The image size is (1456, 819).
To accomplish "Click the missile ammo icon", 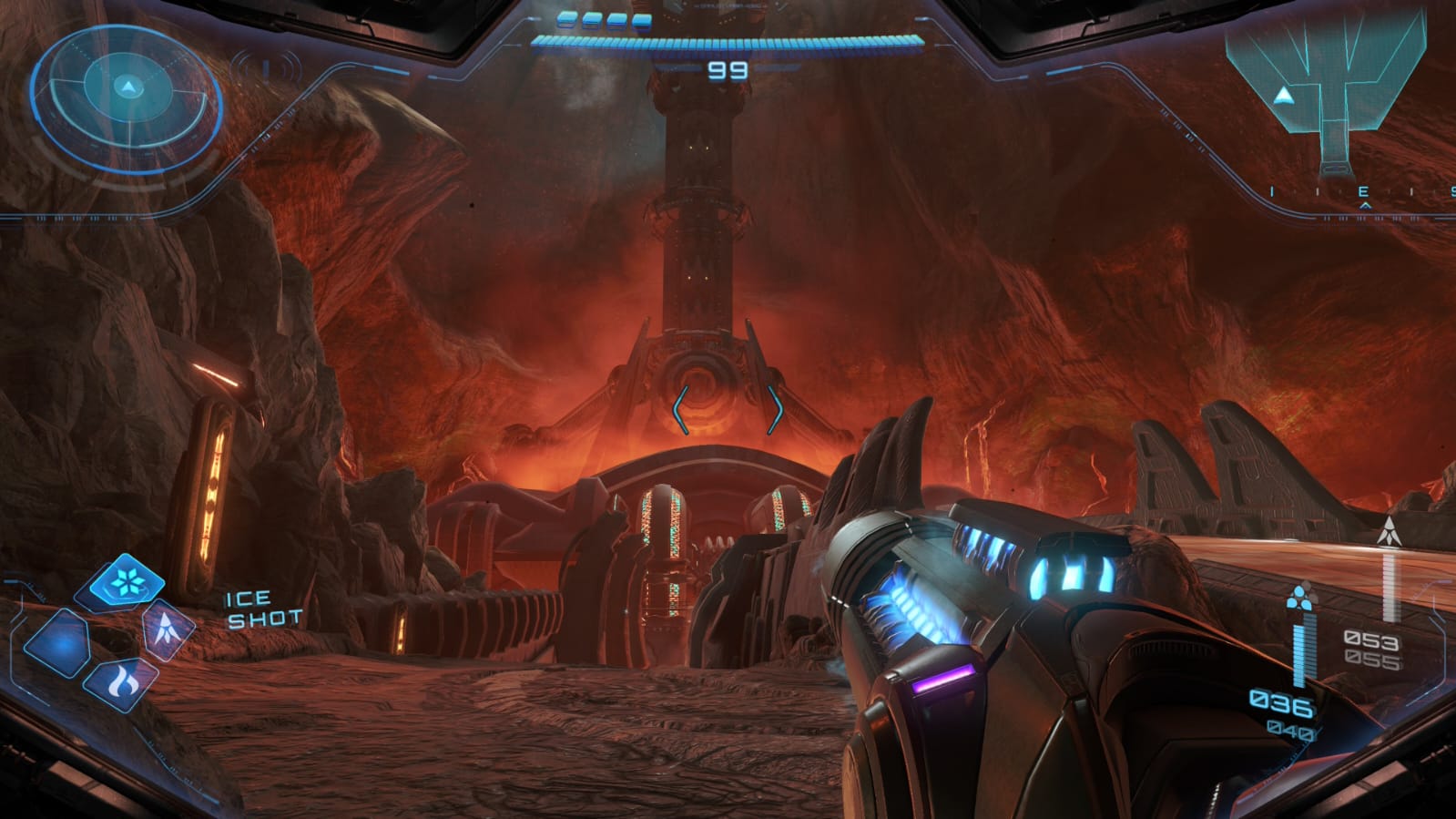I will (x=1388, y=532).
